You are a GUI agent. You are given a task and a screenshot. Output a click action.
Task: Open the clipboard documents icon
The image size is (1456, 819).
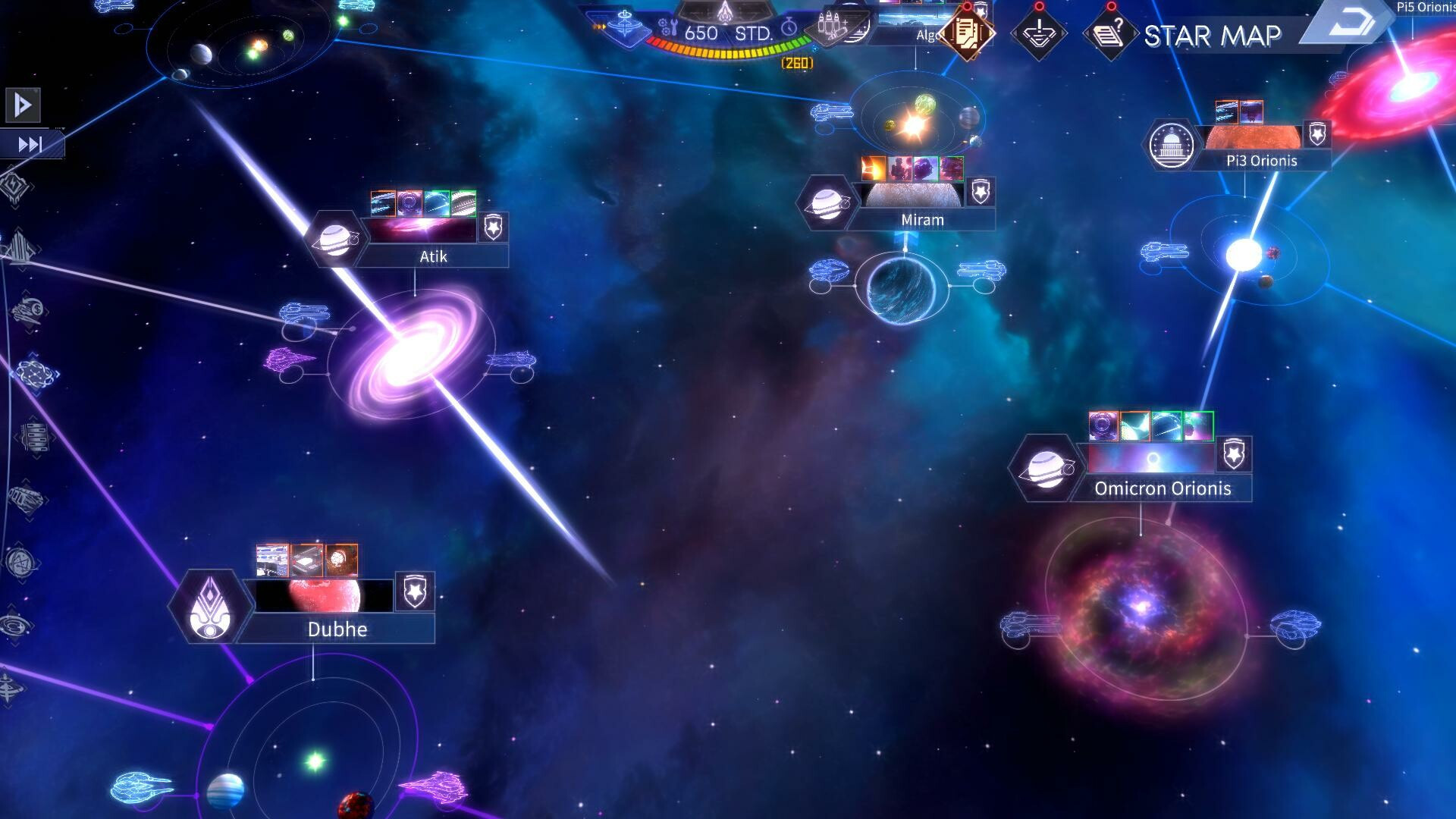click(x=965, y=34)
